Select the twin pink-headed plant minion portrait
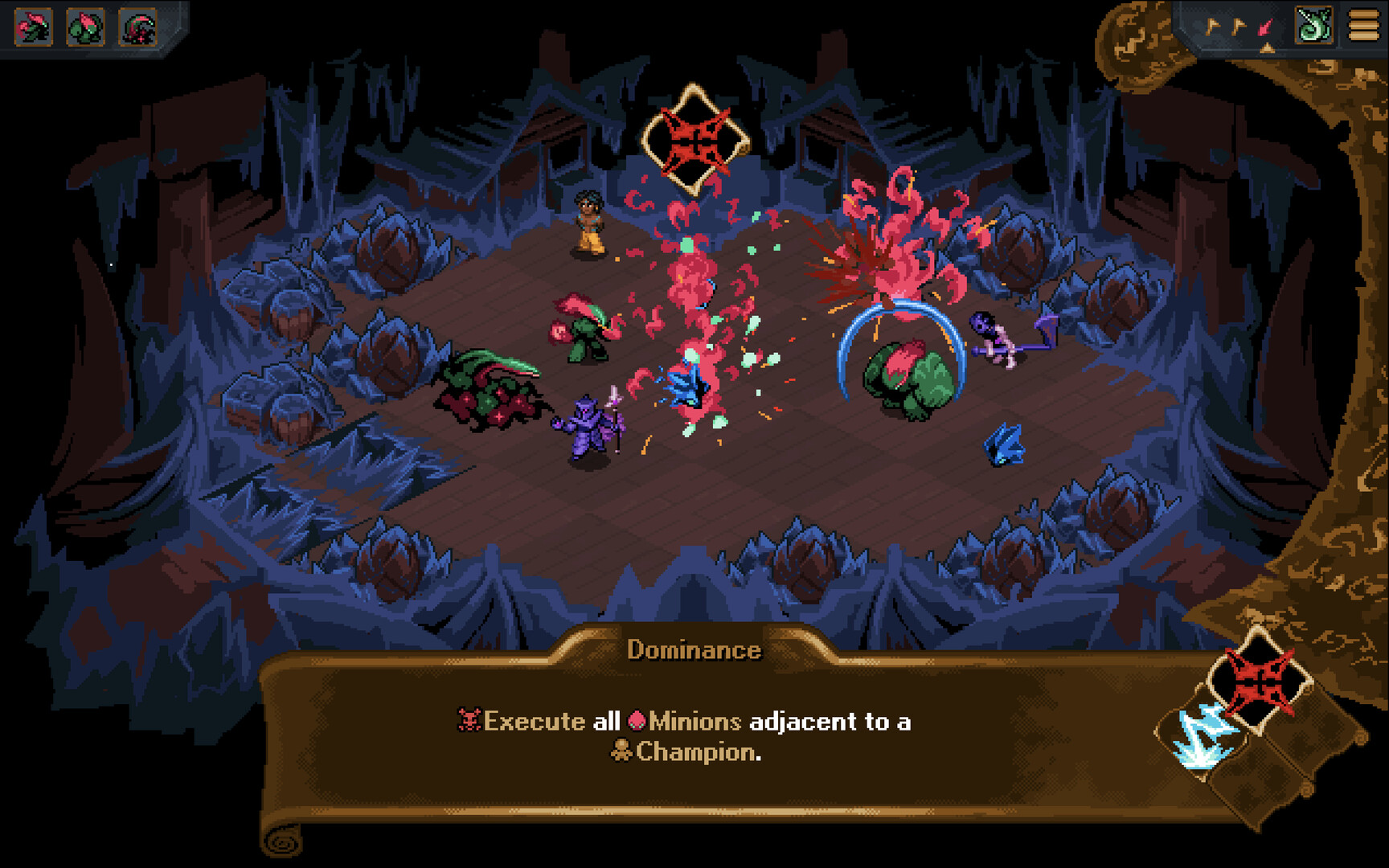Screen dimensions: 1389x868 click(x=33, y=27)
